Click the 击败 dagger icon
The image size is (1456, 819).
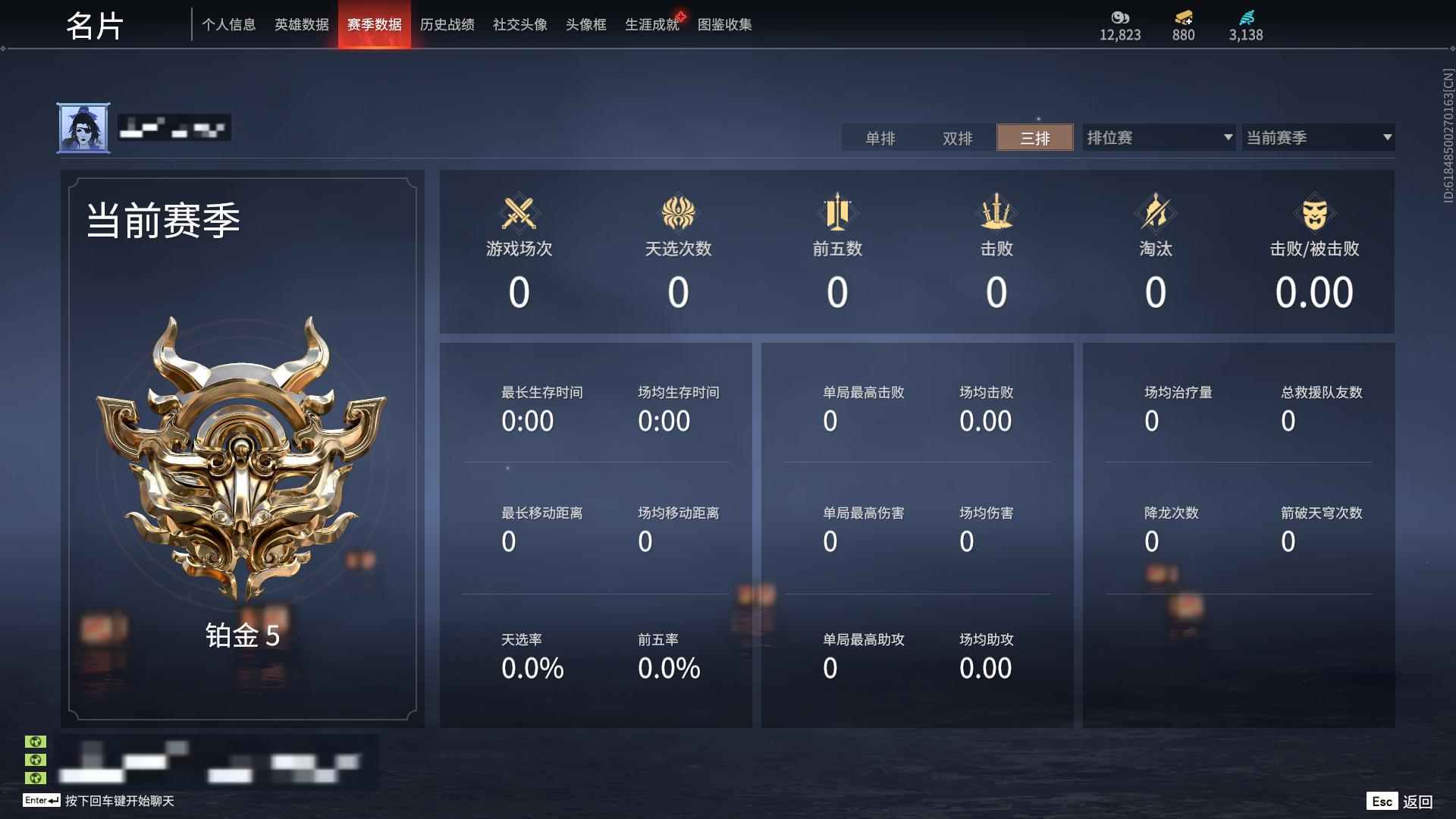tap(997, 214)
